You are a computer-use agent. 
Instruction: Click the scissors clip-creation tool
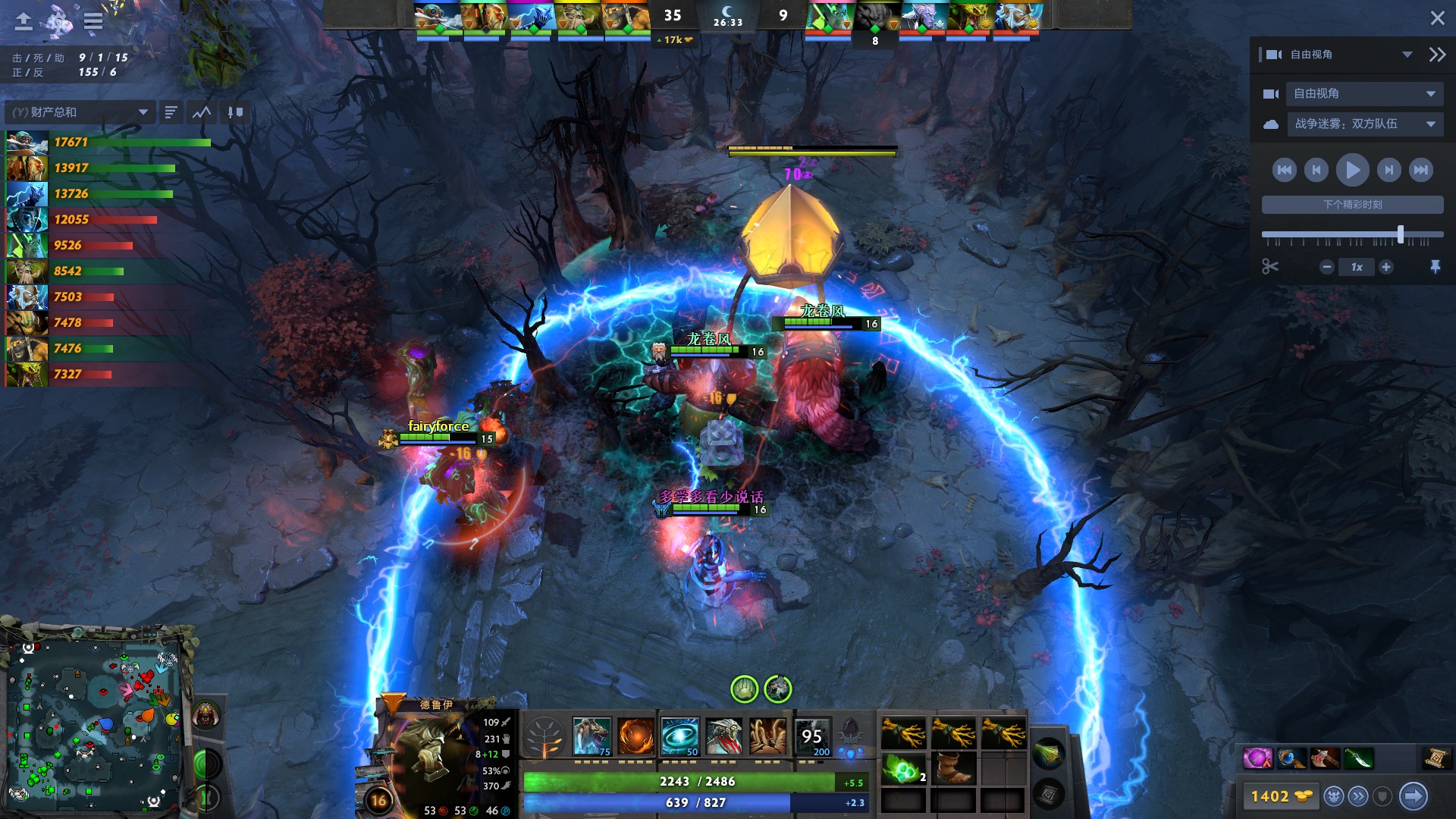coord(1271,267)
